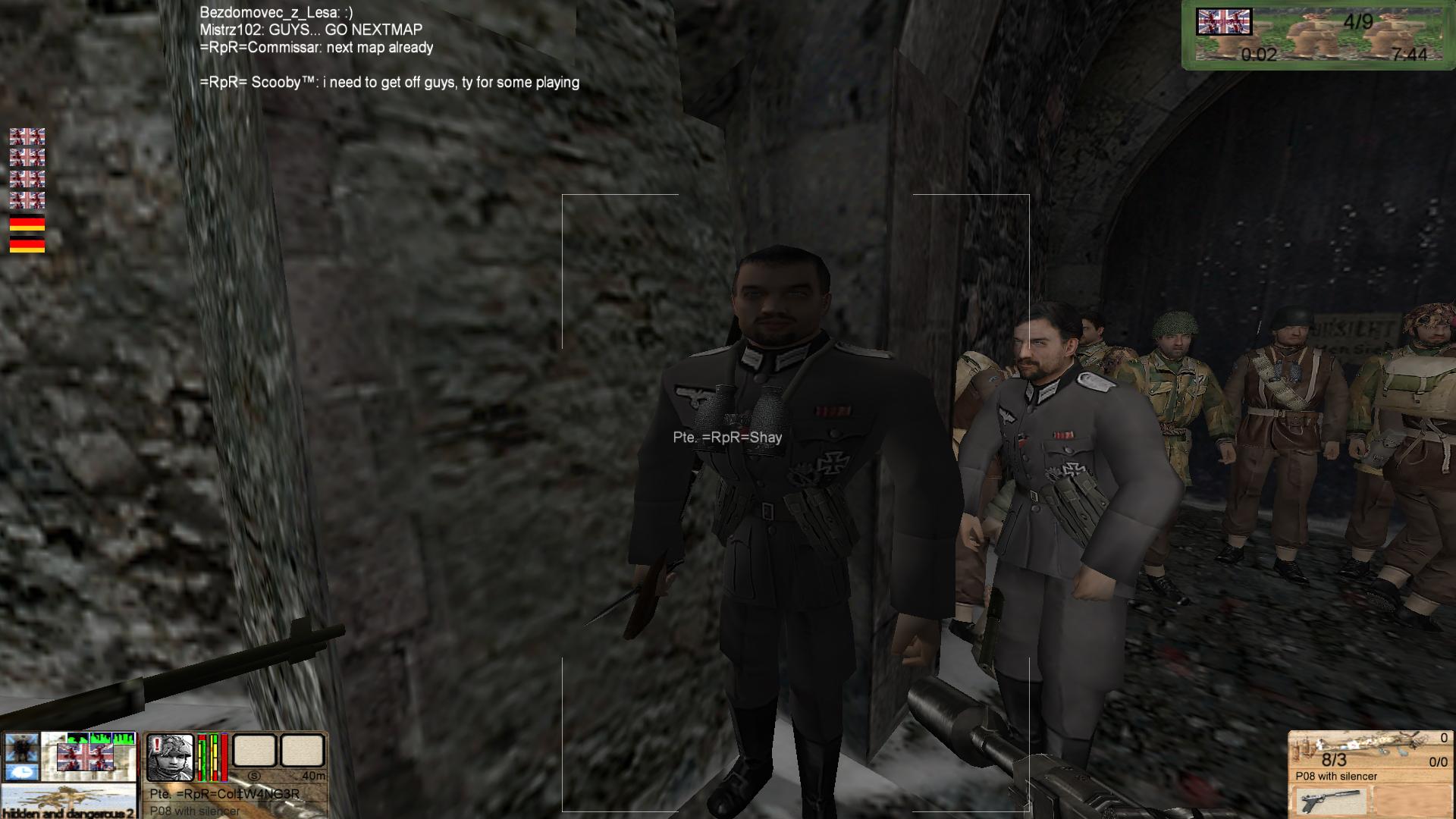
Task: Click the British flag in the score panel
Action: point(1223,22)
